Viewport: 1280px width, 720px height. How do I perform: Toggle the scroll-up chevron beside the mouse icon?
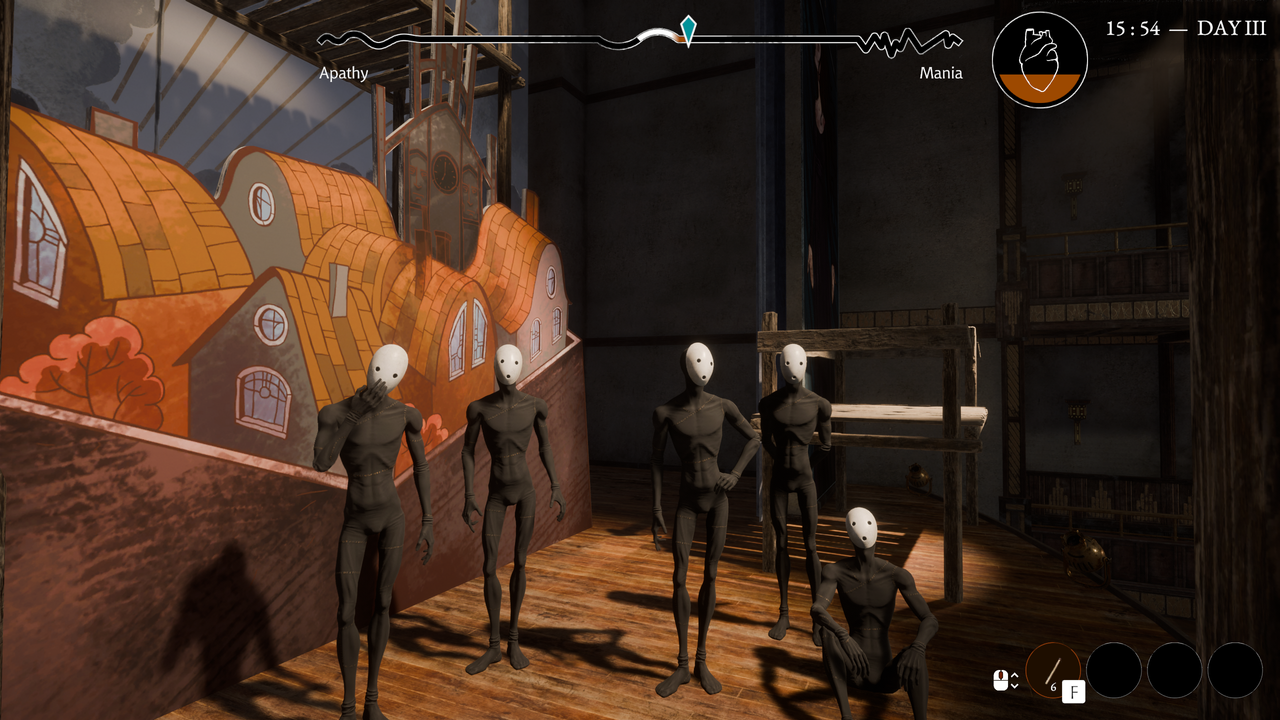pyautogui.click(x=1015, y=676)
